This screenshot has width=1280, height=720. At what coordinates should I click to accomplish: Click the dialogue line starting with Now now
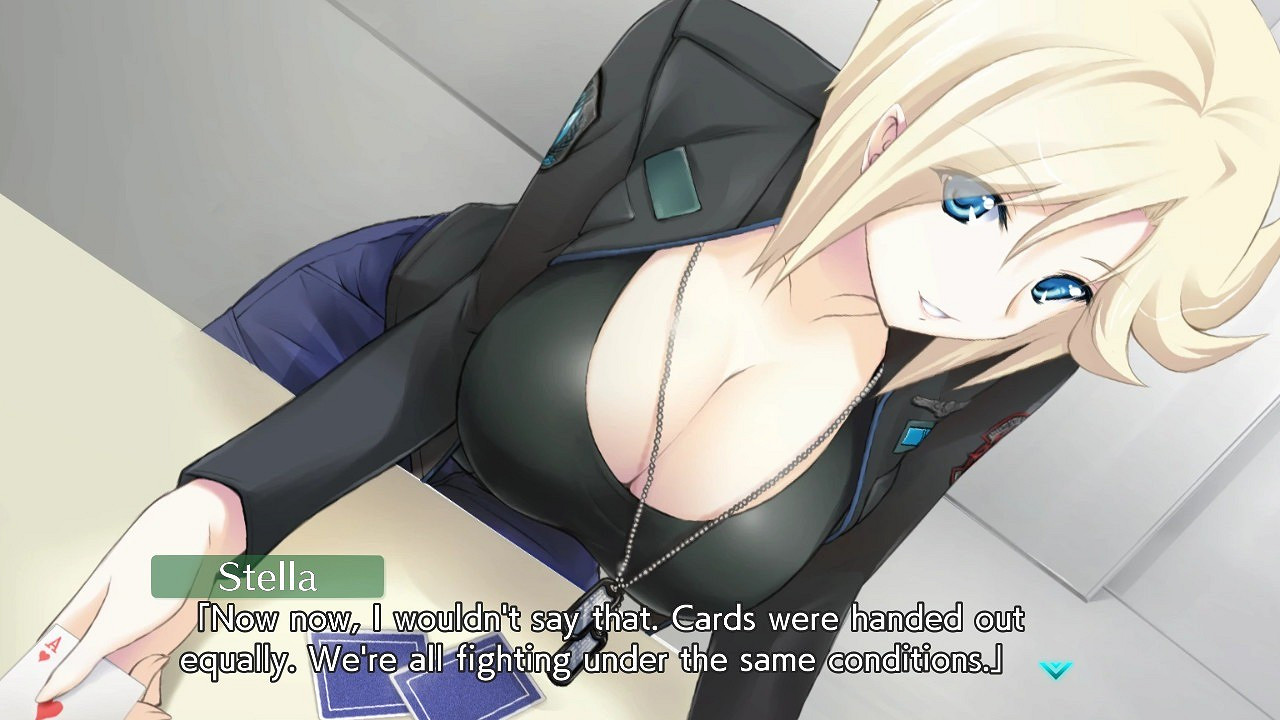(600, 619)
